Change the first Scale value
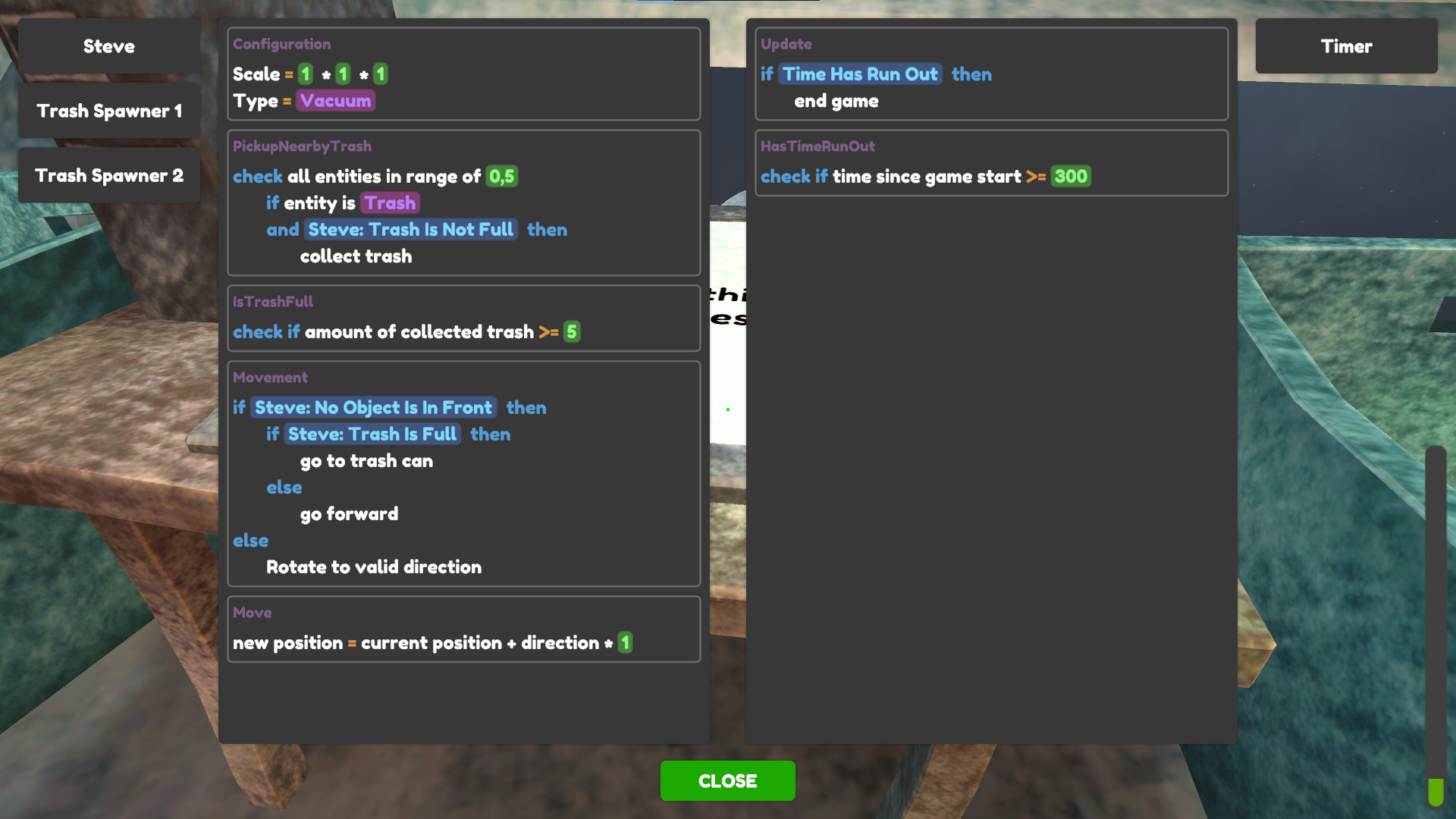This screenshot has width=1456, height=819. coord(306,74)
